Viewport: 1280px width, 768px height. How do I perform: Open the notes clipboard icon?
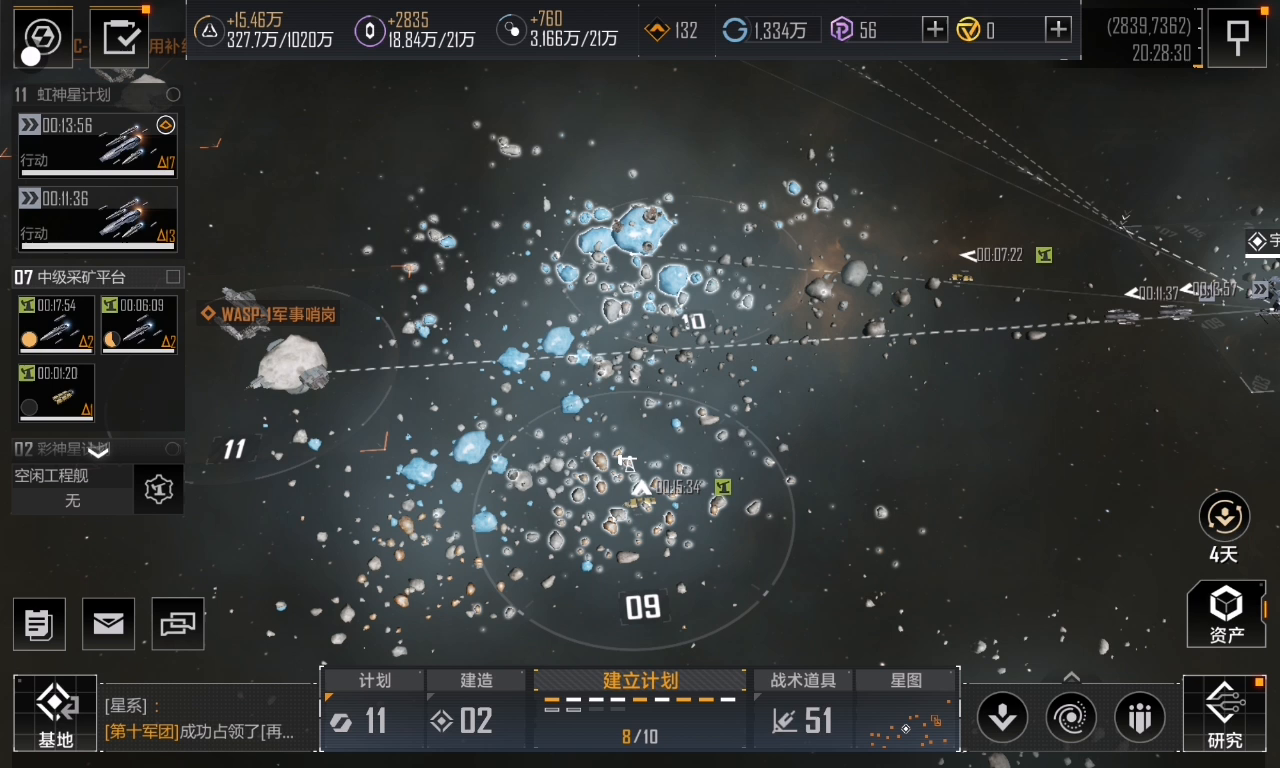point(39,624)
